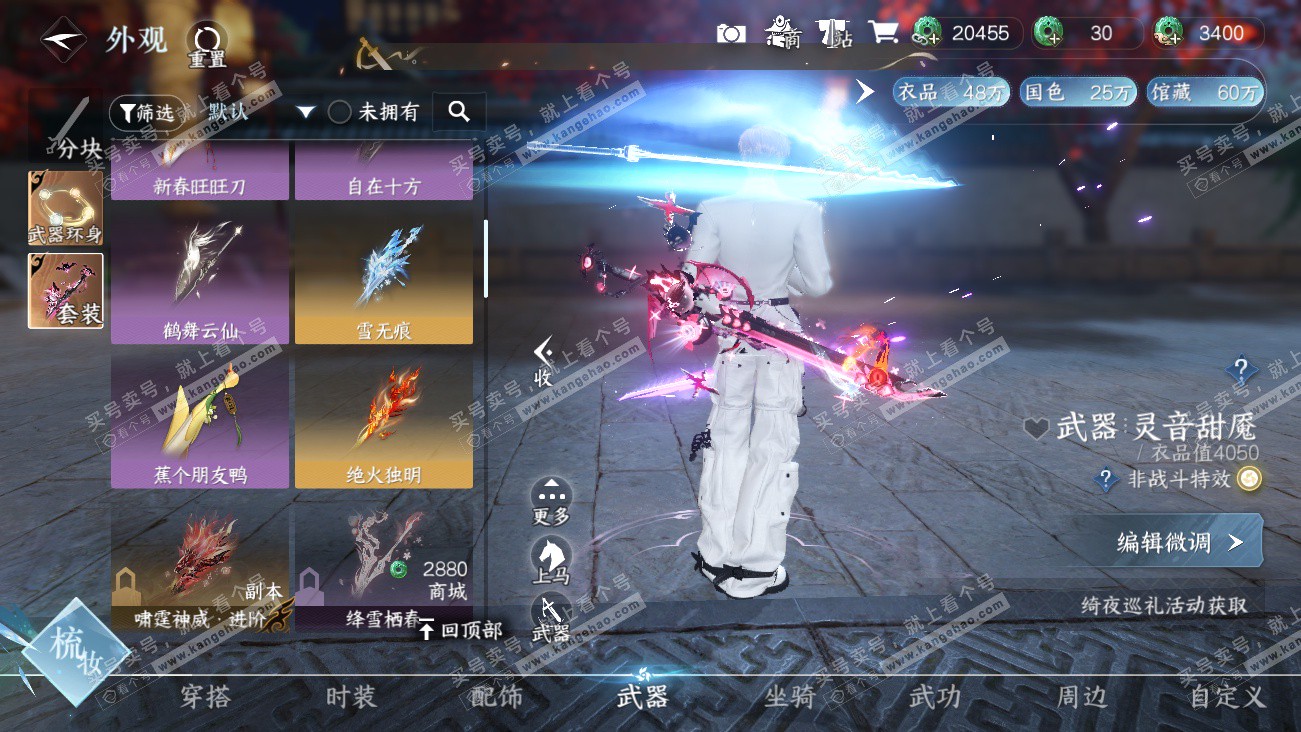Open the 筛选 filter button
1301x732 pixels.
pyautogui.click(x=146, y=112)
